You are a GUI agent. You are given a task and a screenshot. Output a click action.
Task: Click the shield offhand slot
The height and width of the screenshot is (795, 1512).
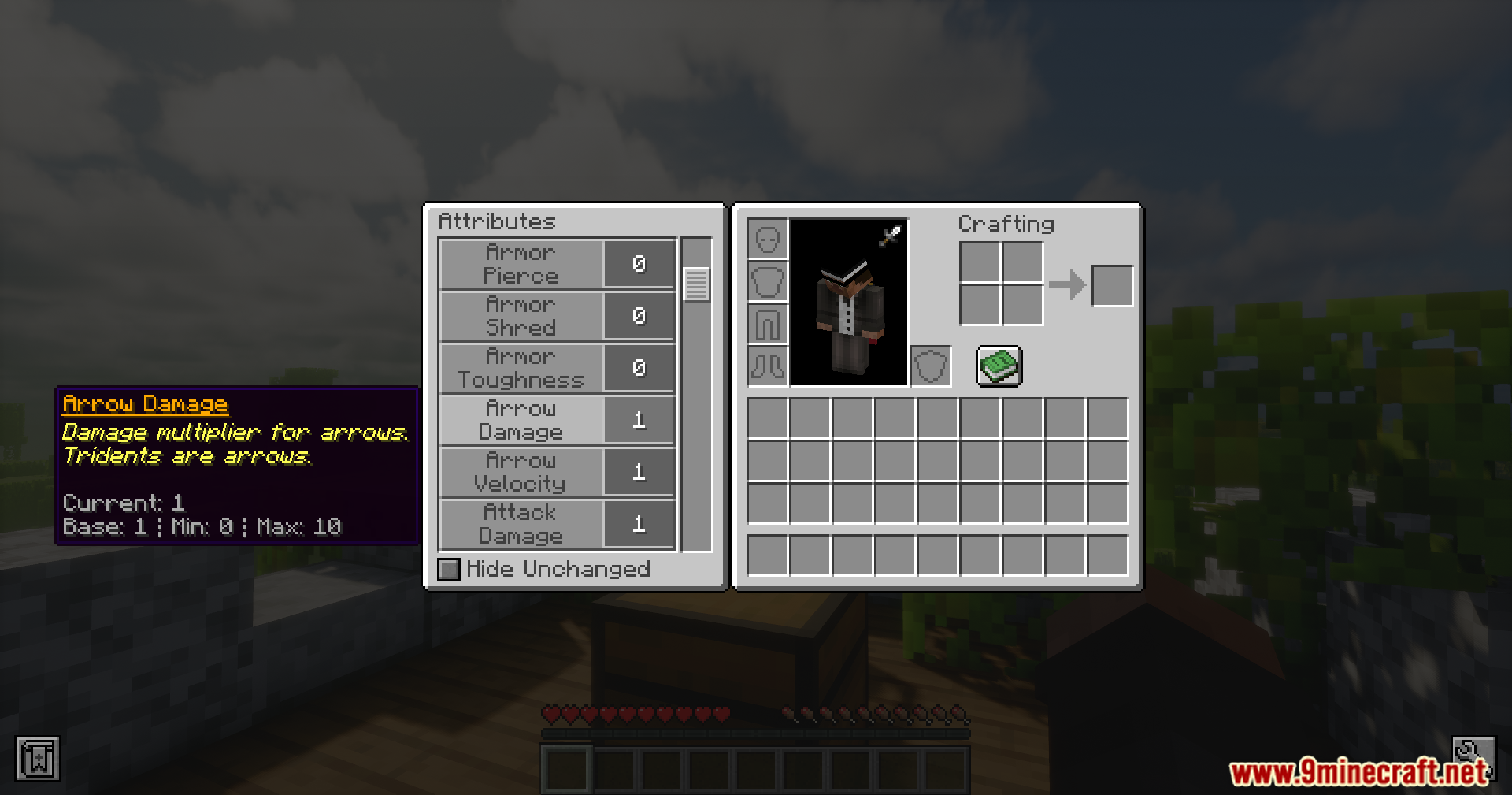click(x=929, y=365)
